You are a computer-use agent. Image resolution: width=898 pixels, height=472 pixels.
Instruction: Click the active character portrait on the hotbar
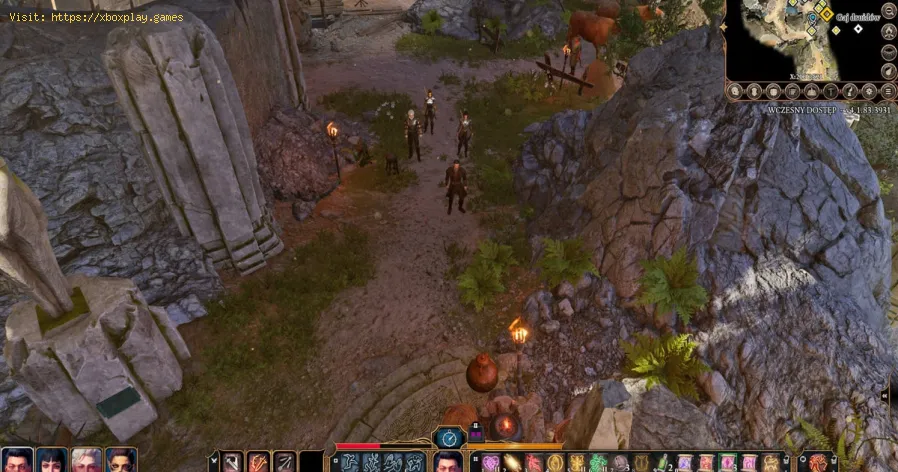pyautogui.click(x=448, y=462)
